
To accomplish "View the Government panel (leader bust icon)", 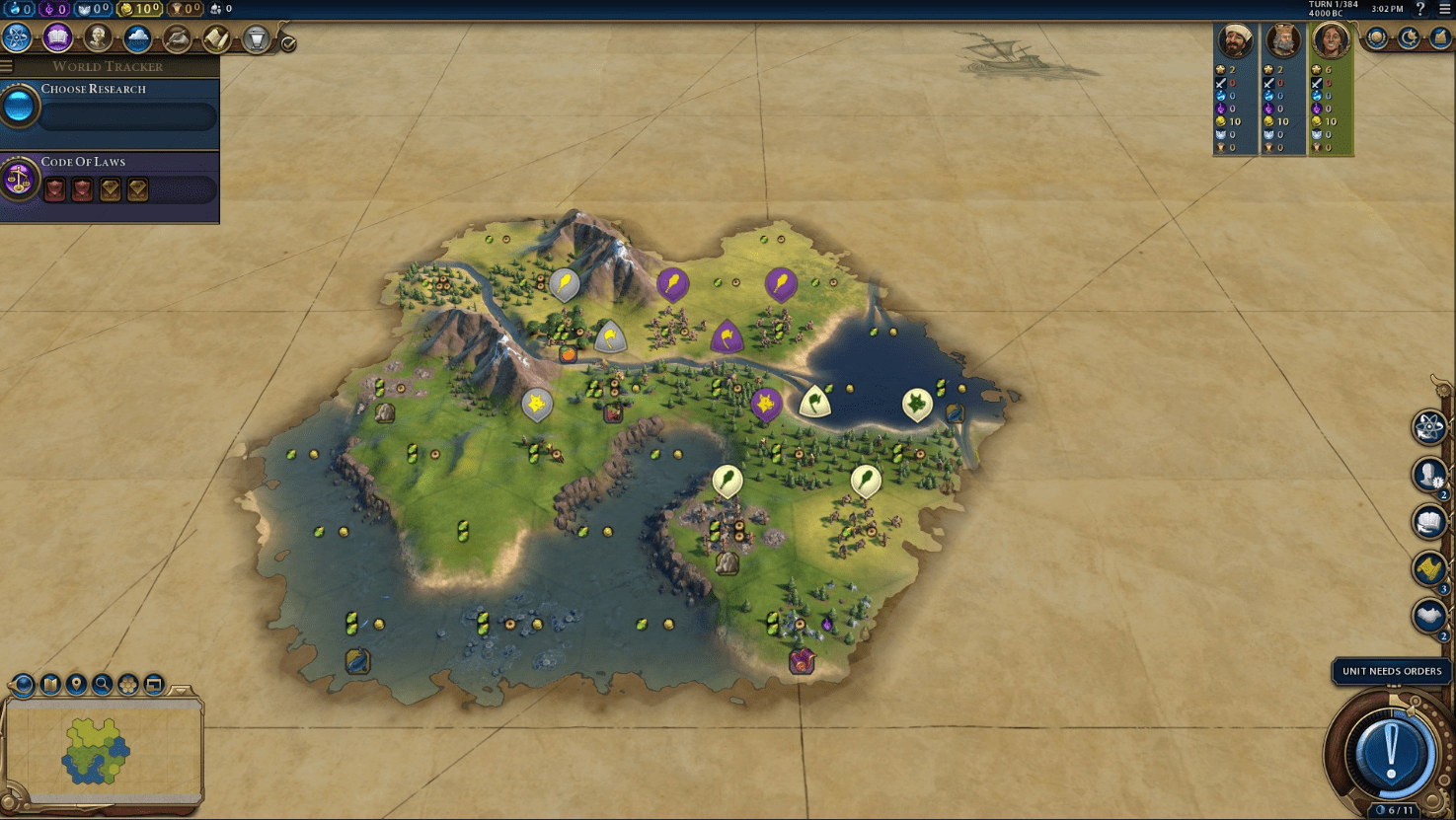I will coord(97,37).
